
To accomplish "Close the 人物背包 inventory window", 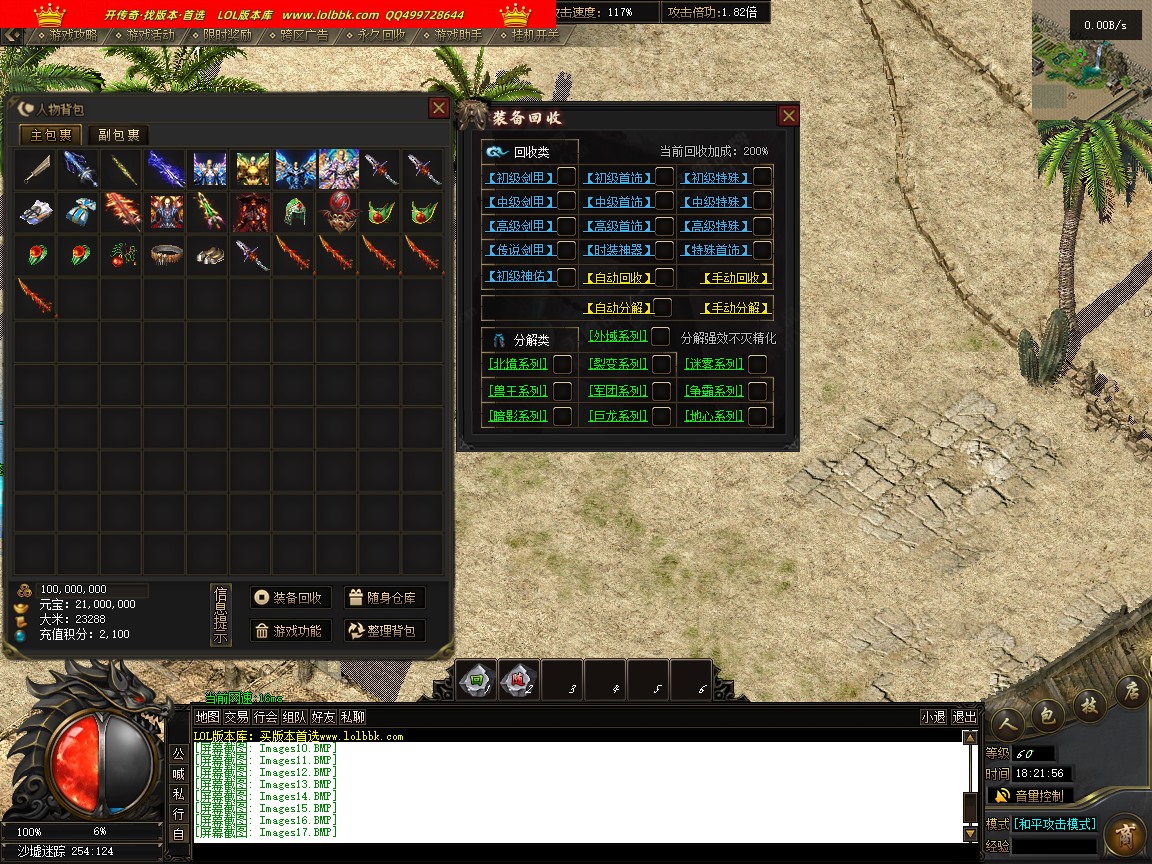I will [438, 108].
